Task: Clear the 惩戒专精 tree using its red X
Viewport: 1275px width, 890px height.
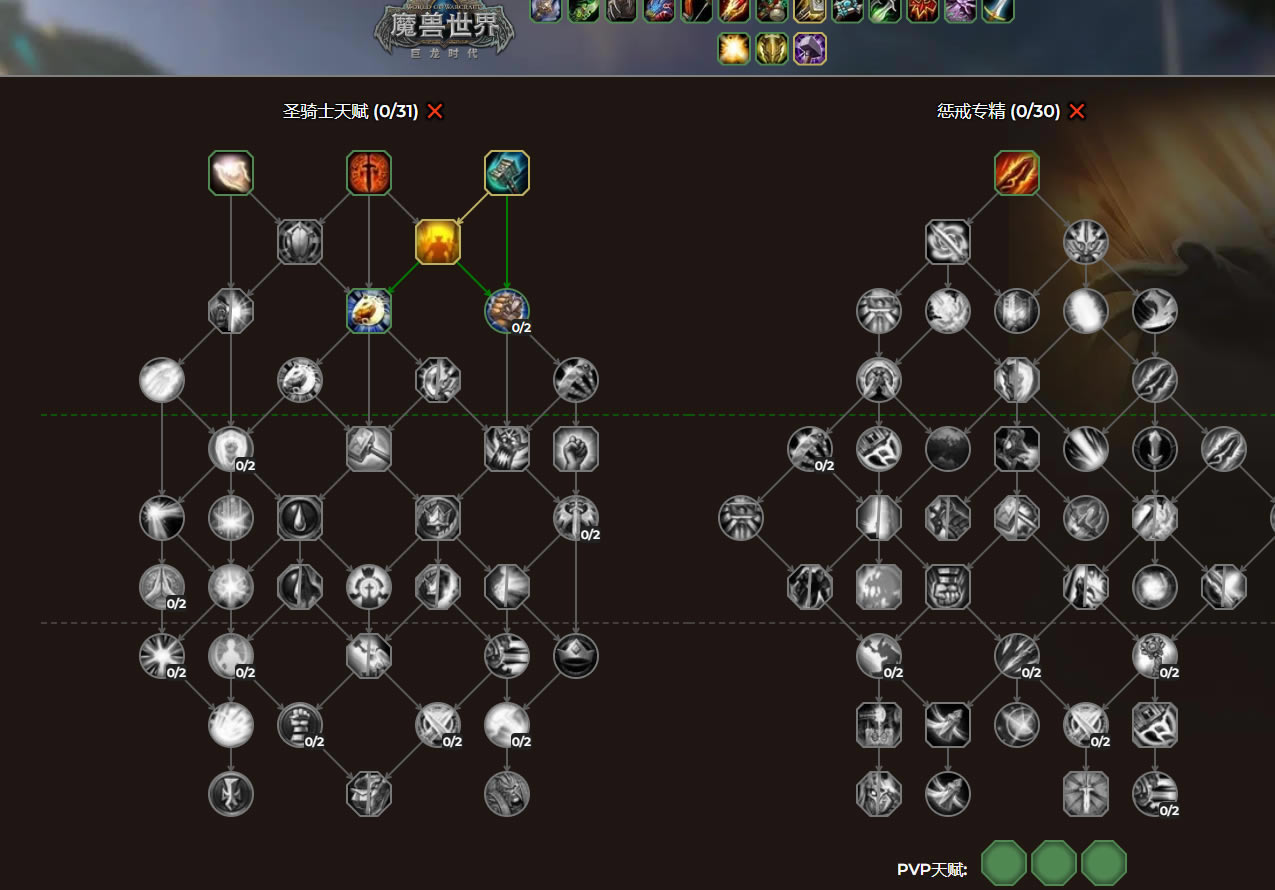Action: click(1077, 111)
